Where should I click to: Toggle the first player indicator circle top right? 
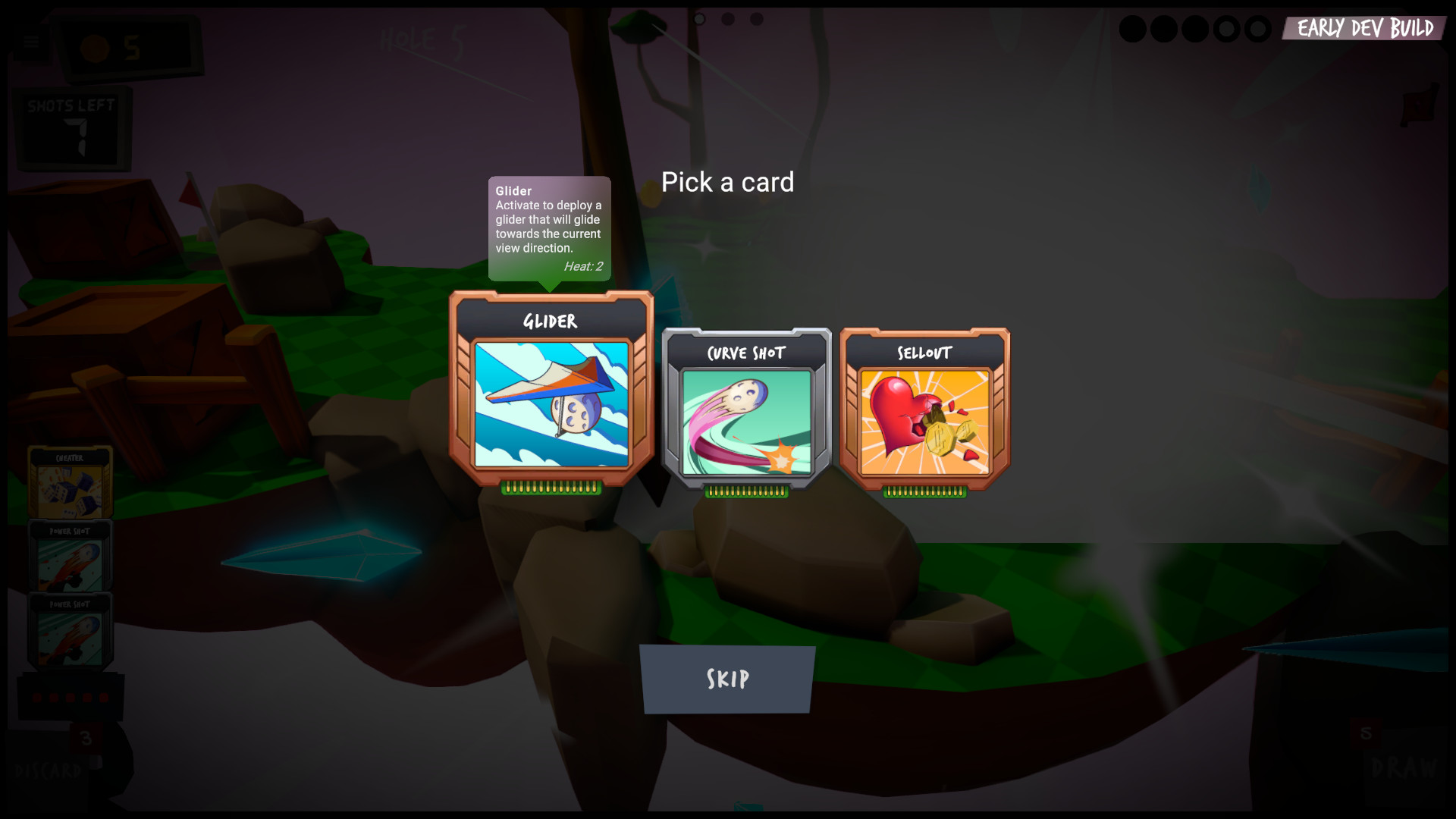tap(1134, 29)
